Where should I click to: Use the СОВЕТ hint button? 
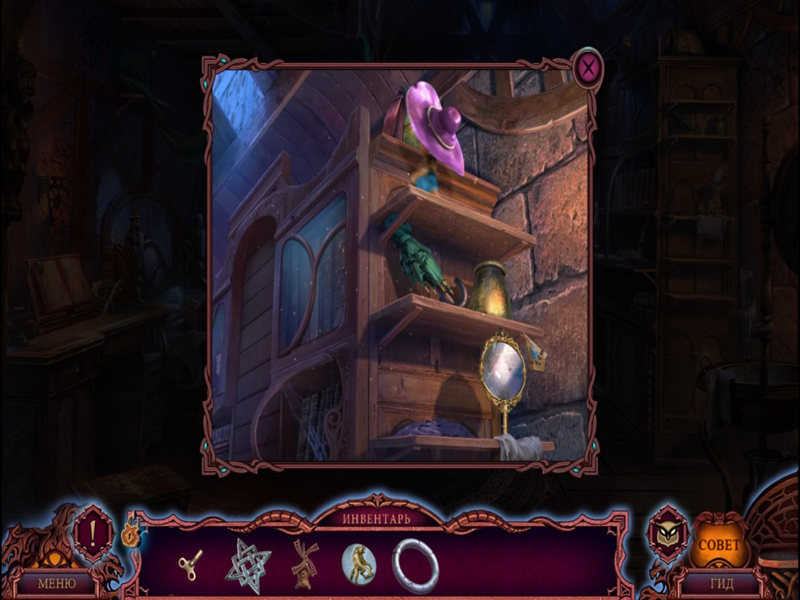click(719, 546)
